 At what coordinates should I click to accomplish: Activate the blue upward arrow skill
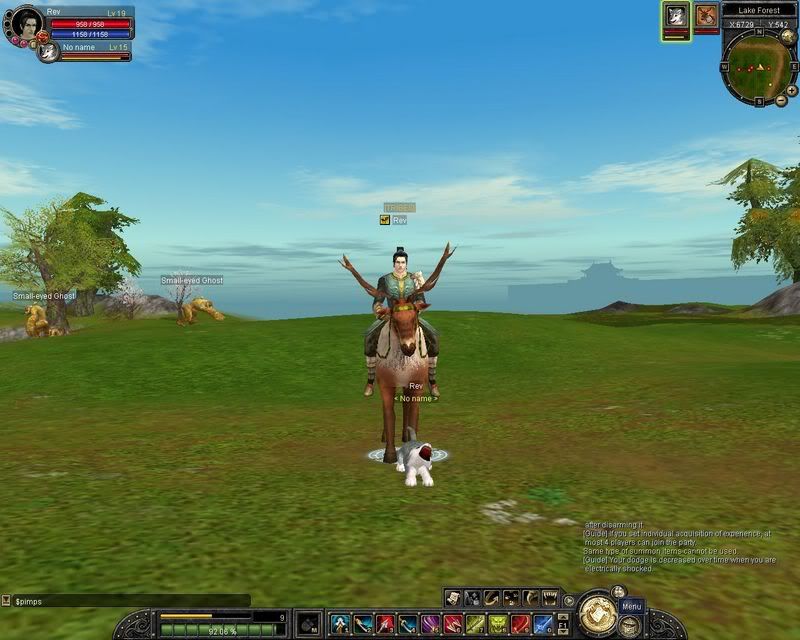point(340,625)
